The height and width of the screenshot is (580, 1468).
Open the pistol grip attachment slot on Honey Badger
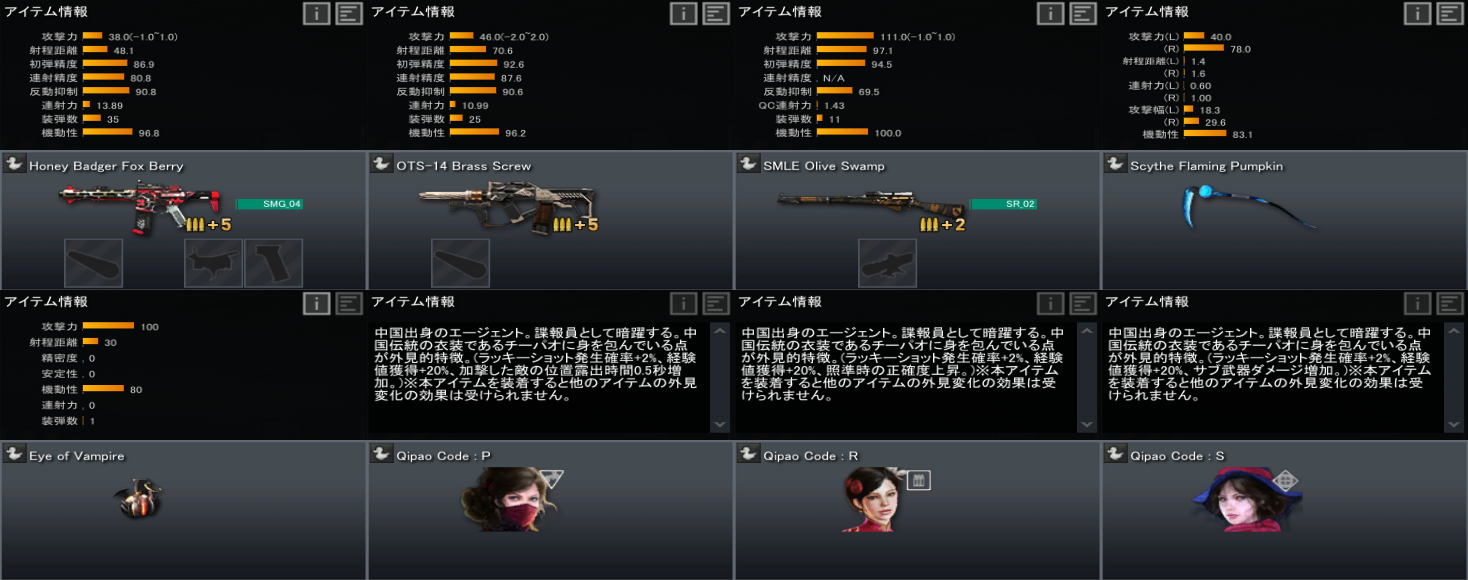point(274,263)
